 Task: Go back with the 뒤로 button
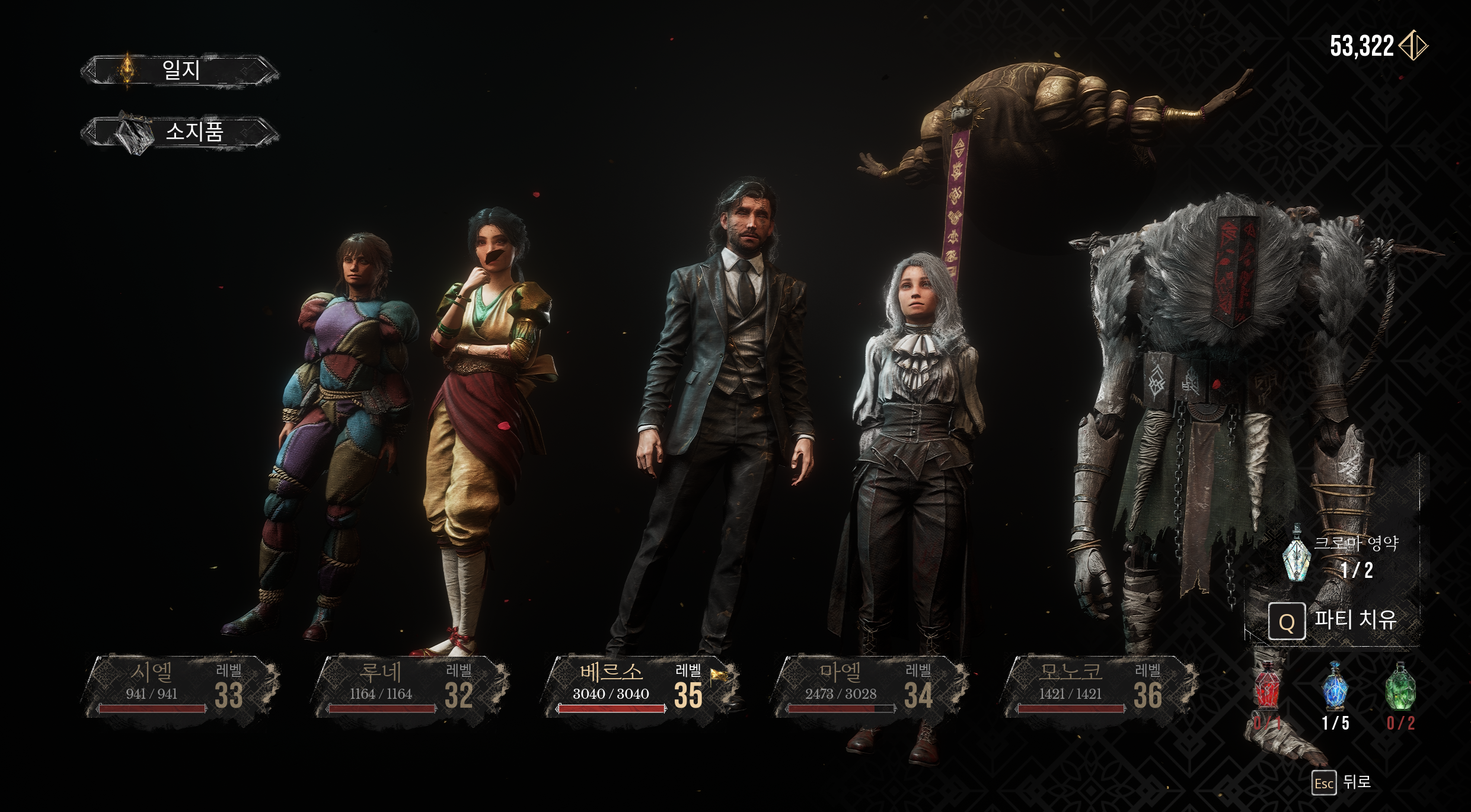tap(1341, 782)
